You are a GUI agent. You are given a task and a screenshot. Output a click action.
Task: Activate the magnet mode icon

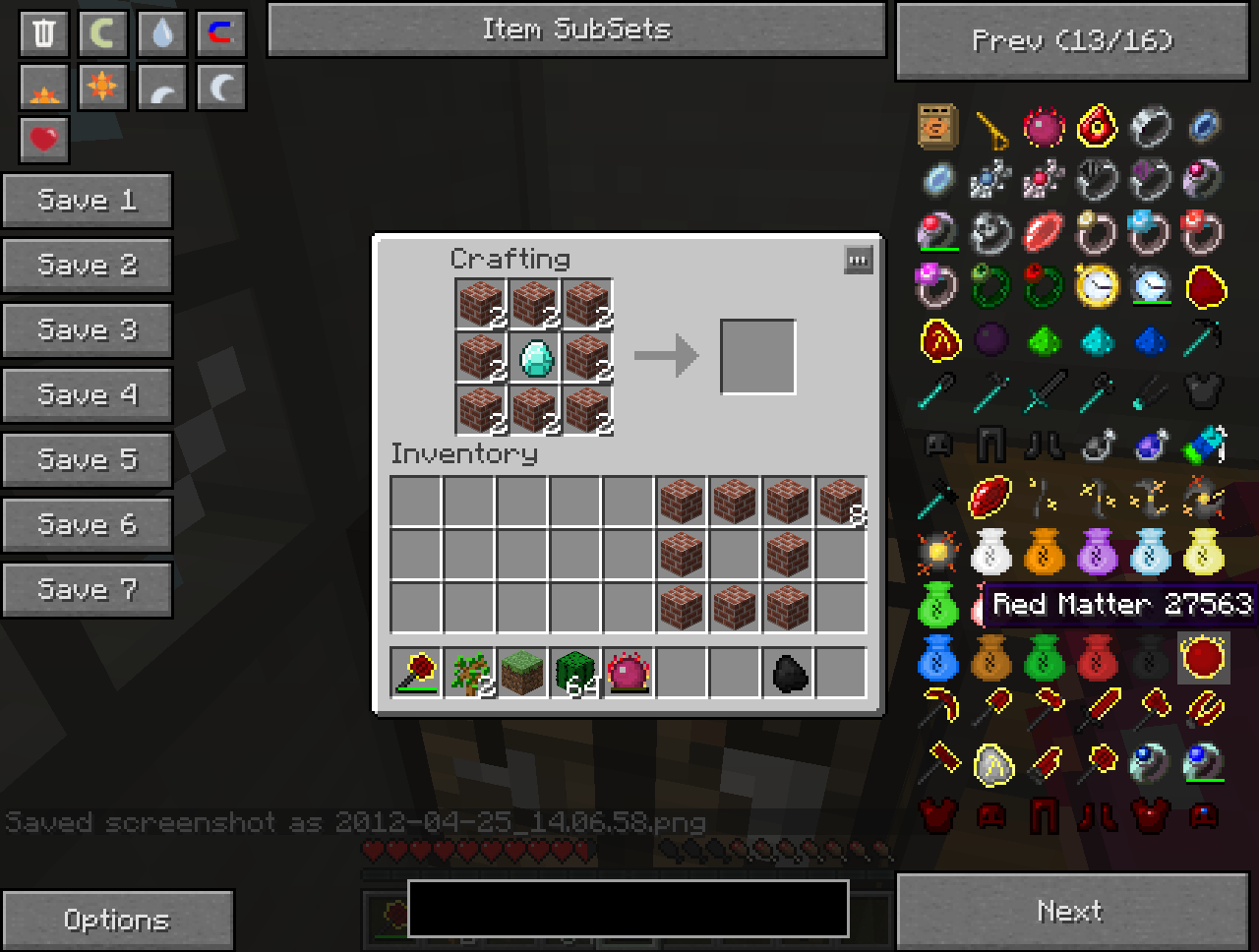220,33
